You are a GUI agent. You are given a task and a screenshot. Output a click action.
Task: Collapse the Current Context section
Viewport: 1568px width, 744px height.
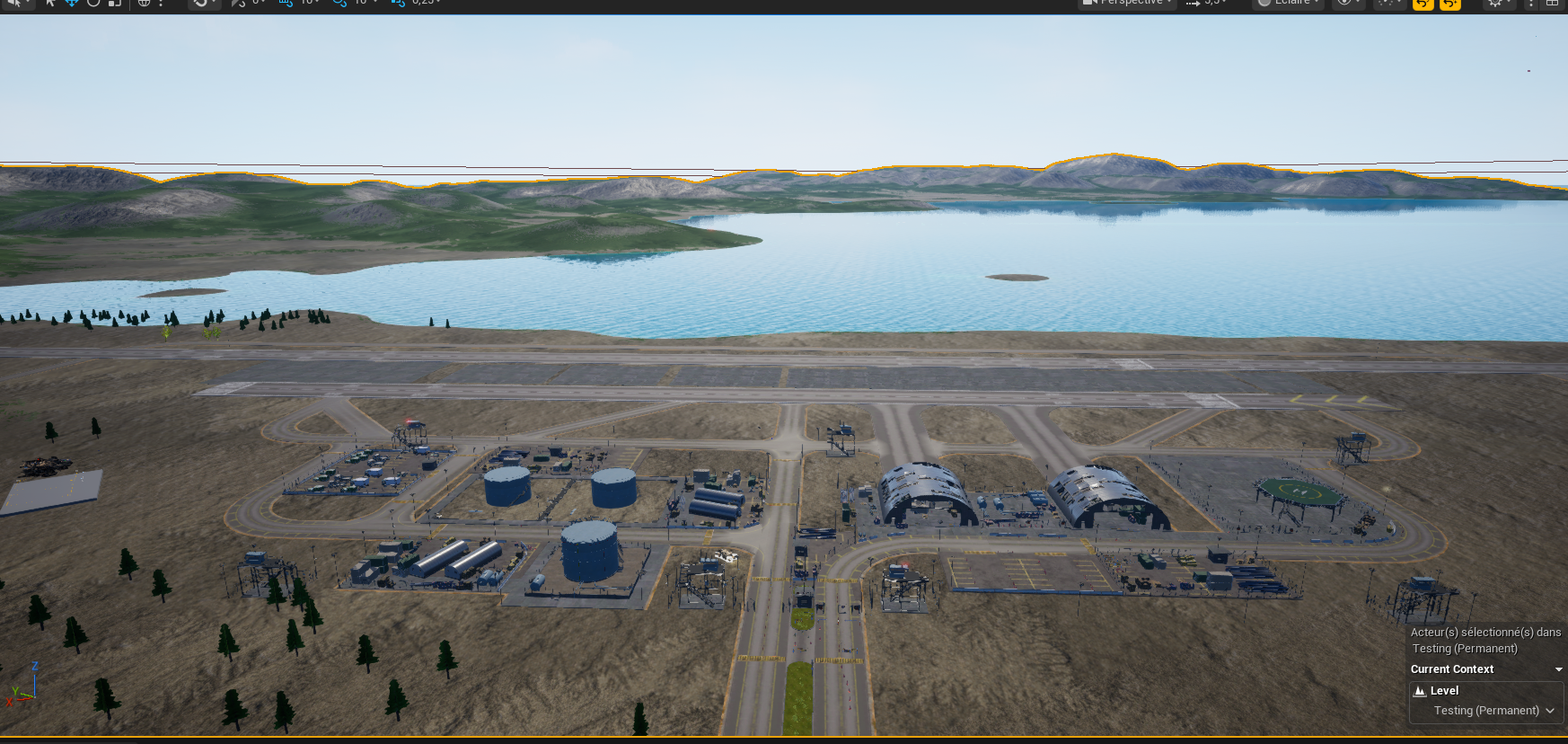[1558, 669]
